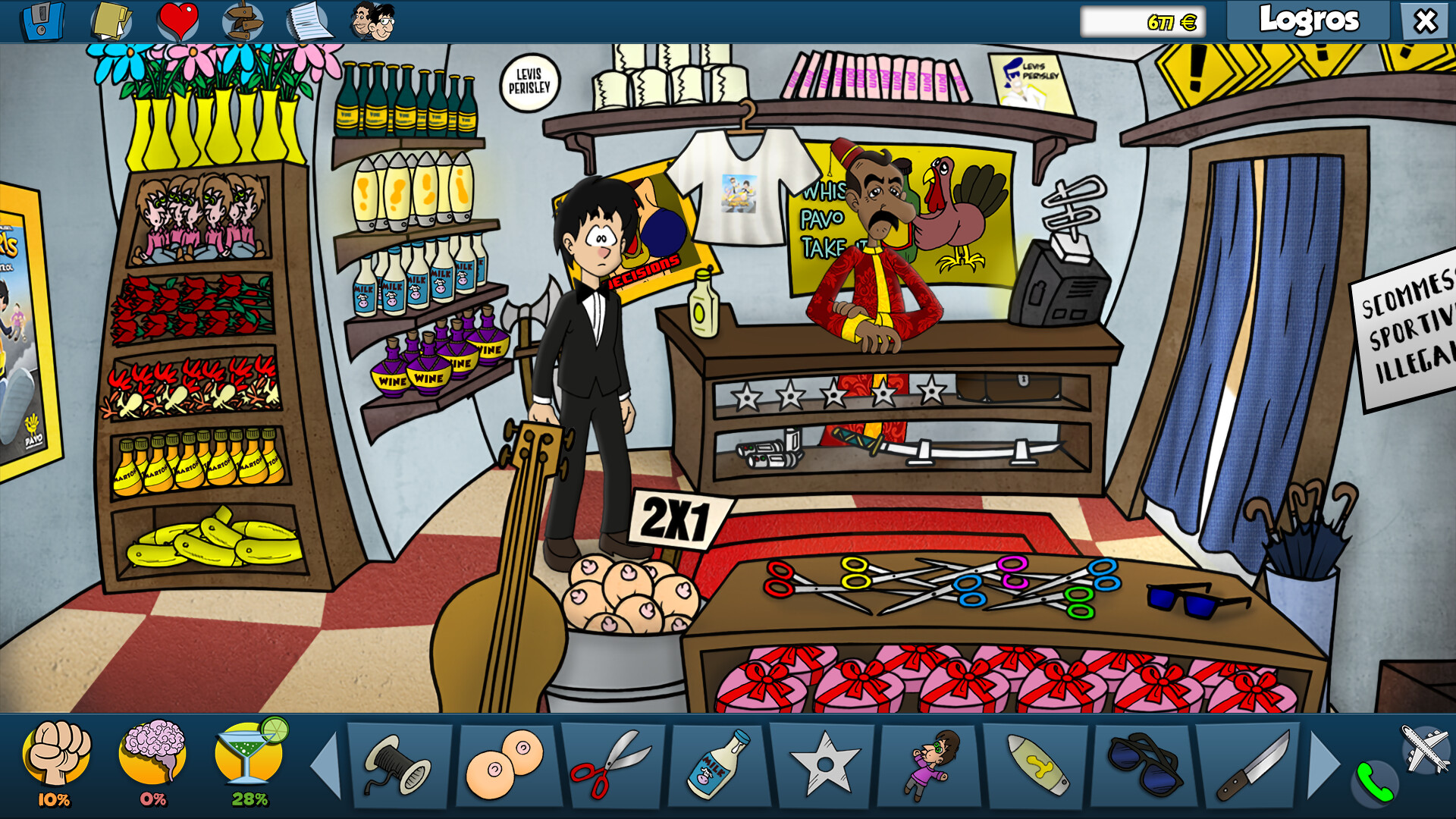1456x819 pixels.
Task: Select the scissors from the inventory
Action: pyautogui.click(x=610, y=766)
